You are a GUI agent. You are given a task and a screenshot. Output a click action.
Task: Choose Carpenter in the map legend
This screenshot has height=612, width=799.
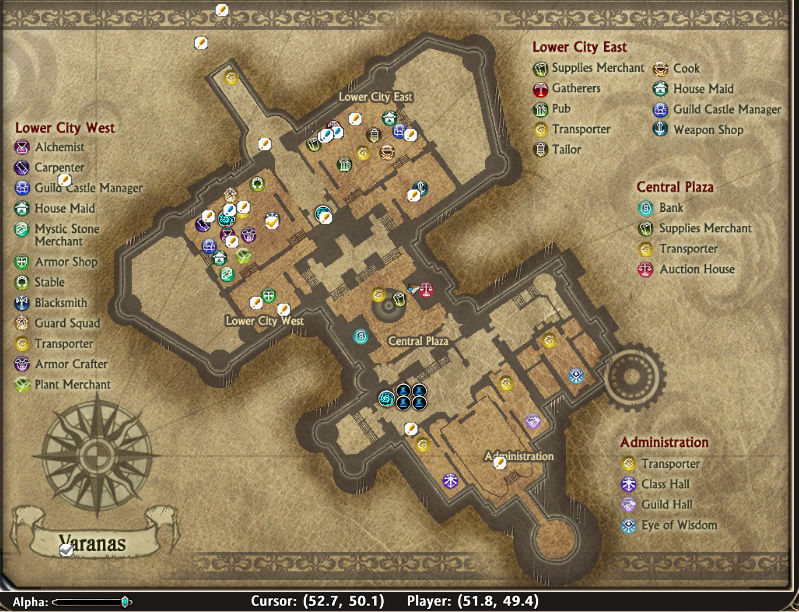coord(59,167)
